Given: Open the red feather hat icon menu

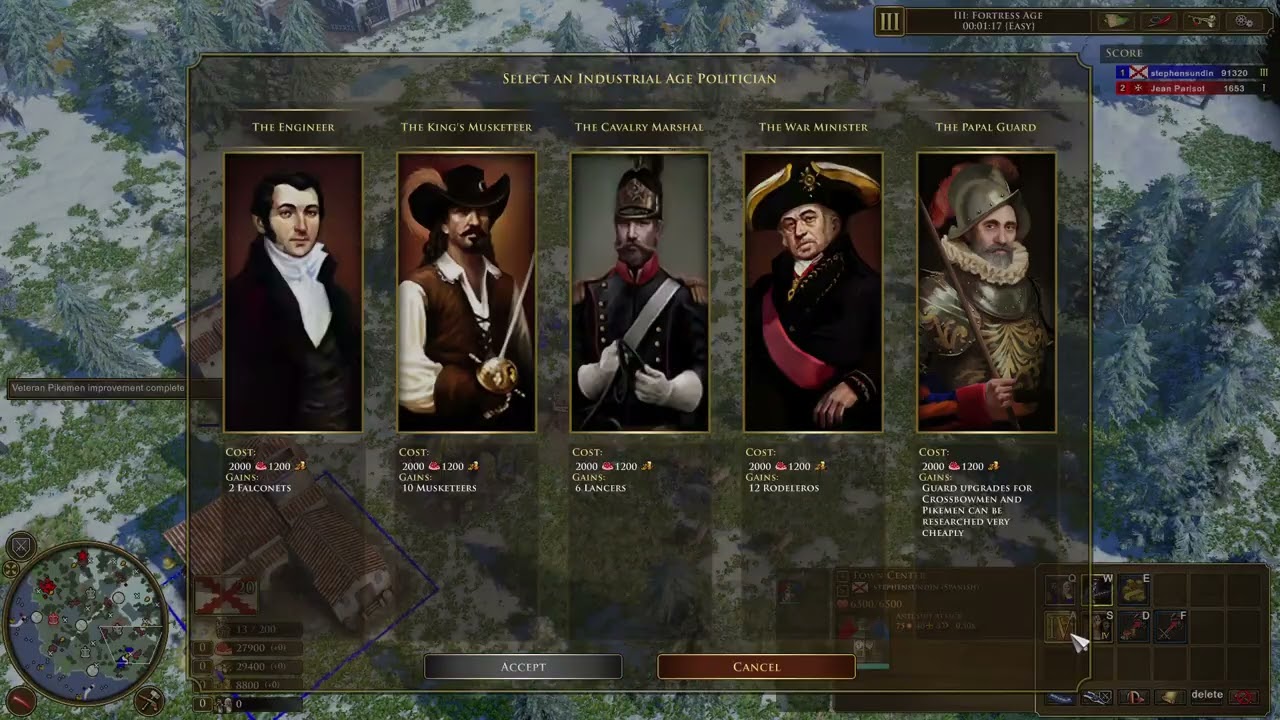Looking at the screenshot, I should [1160, 21].
